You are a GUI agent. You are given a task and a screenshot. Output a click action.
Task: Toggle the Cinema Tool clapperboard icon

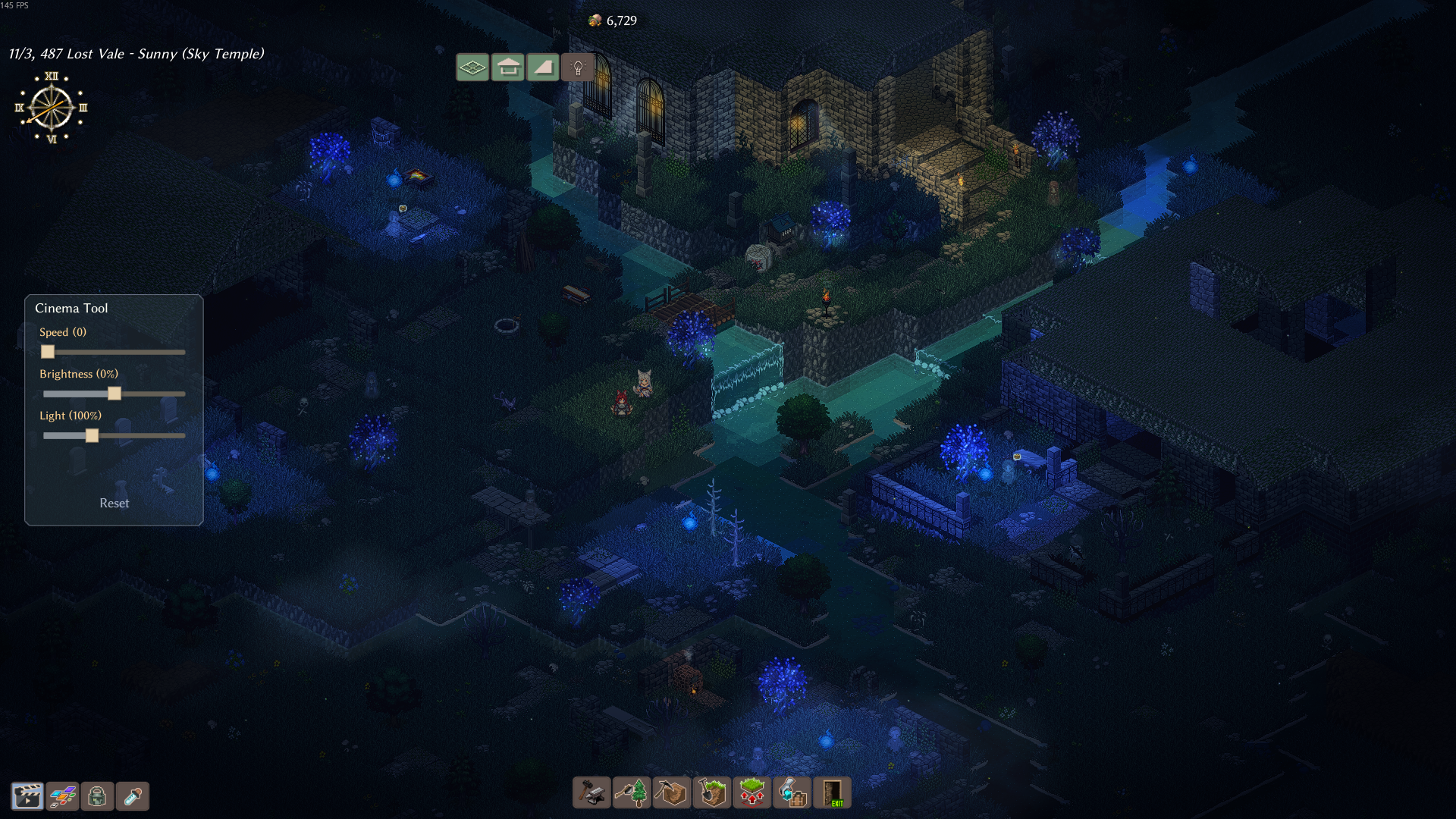[x=27, y=796]
